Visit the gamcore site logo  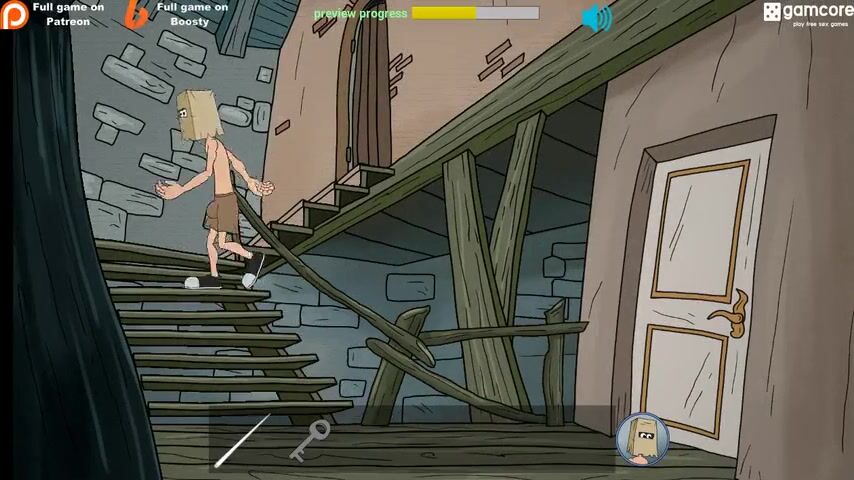[807, 14]
